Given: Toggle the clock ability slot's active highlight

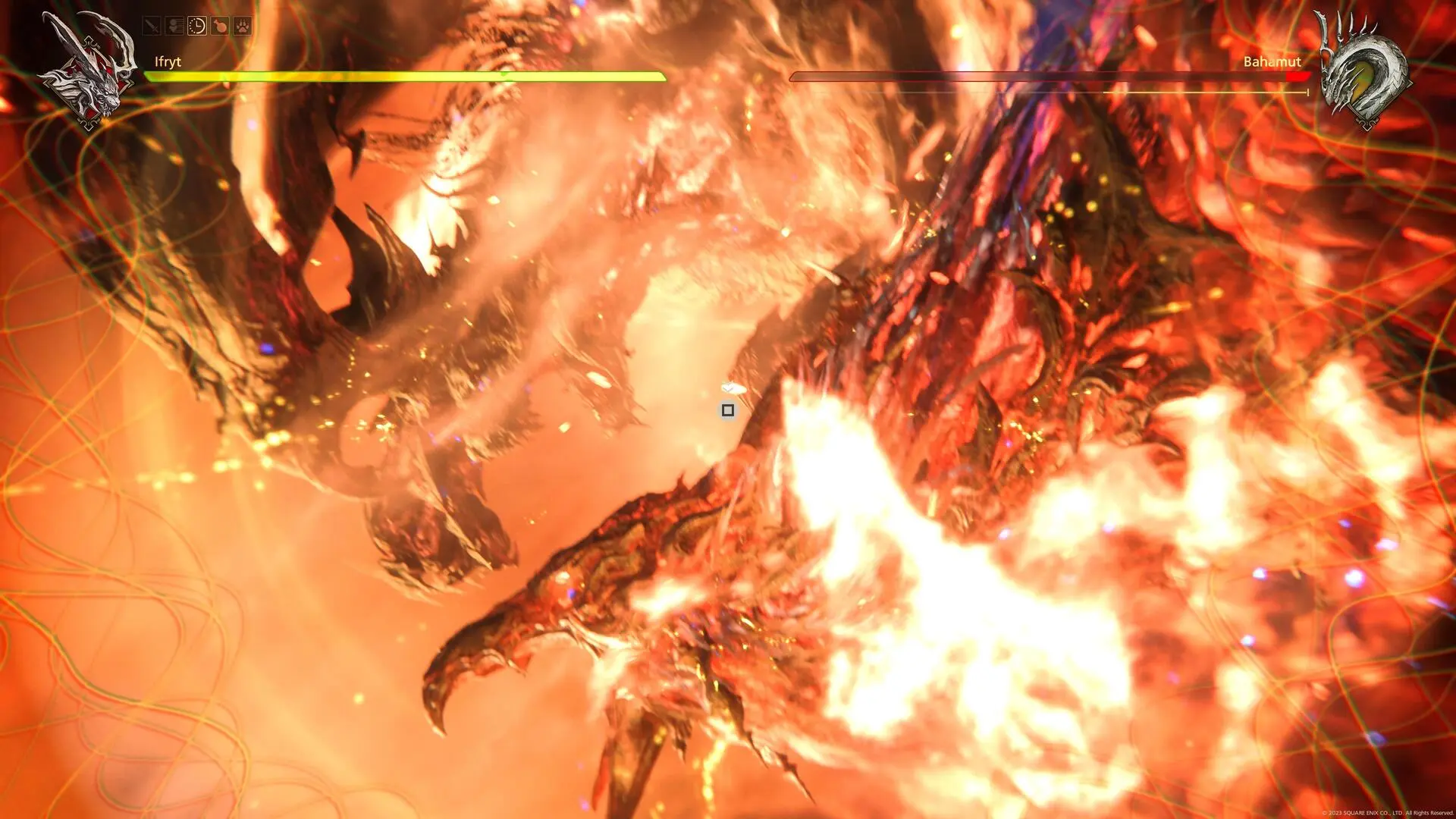Looking at the screenshot, I should coord(197,25).
